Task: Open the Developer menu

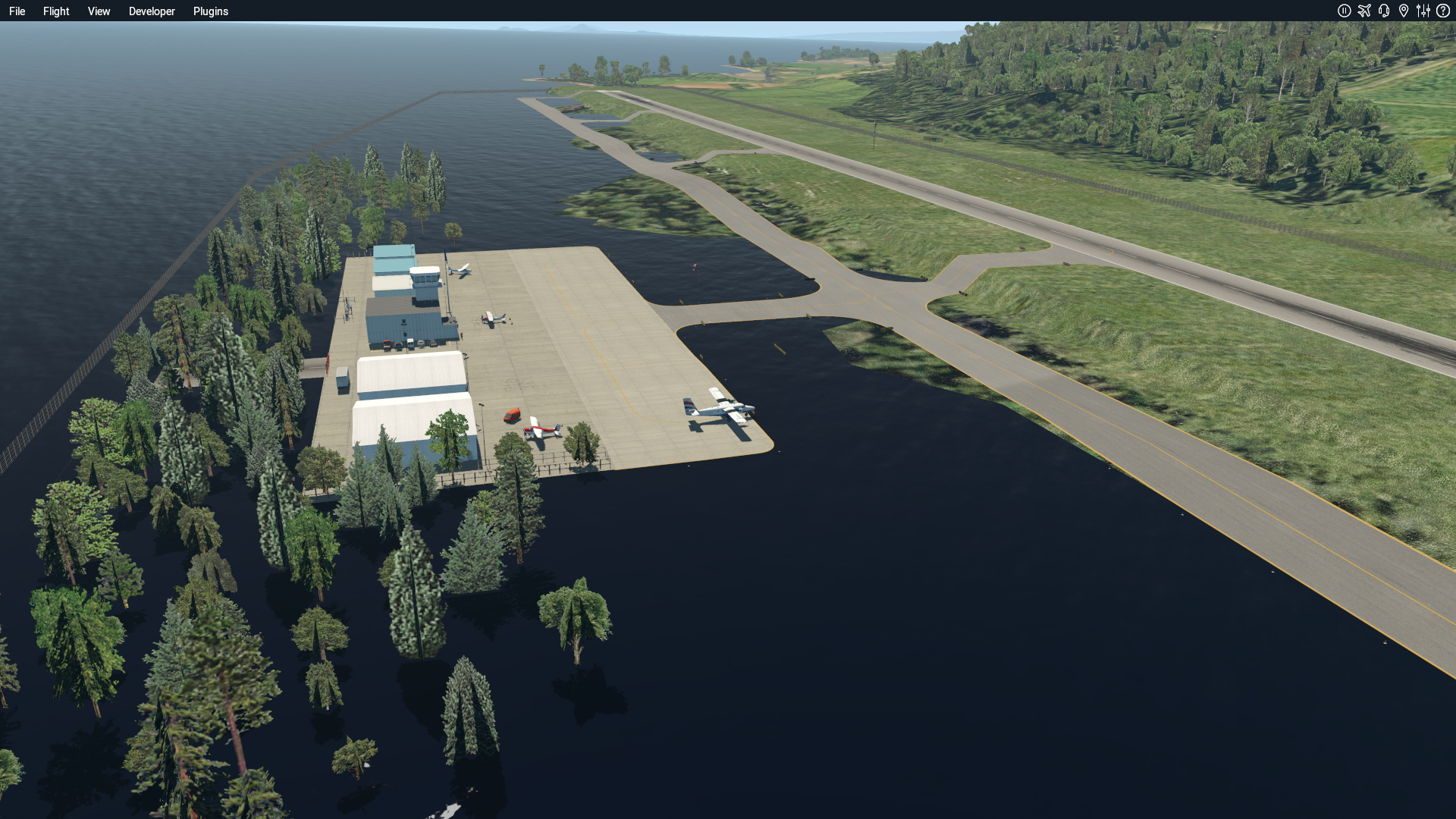Action: (x=152, y=11)
